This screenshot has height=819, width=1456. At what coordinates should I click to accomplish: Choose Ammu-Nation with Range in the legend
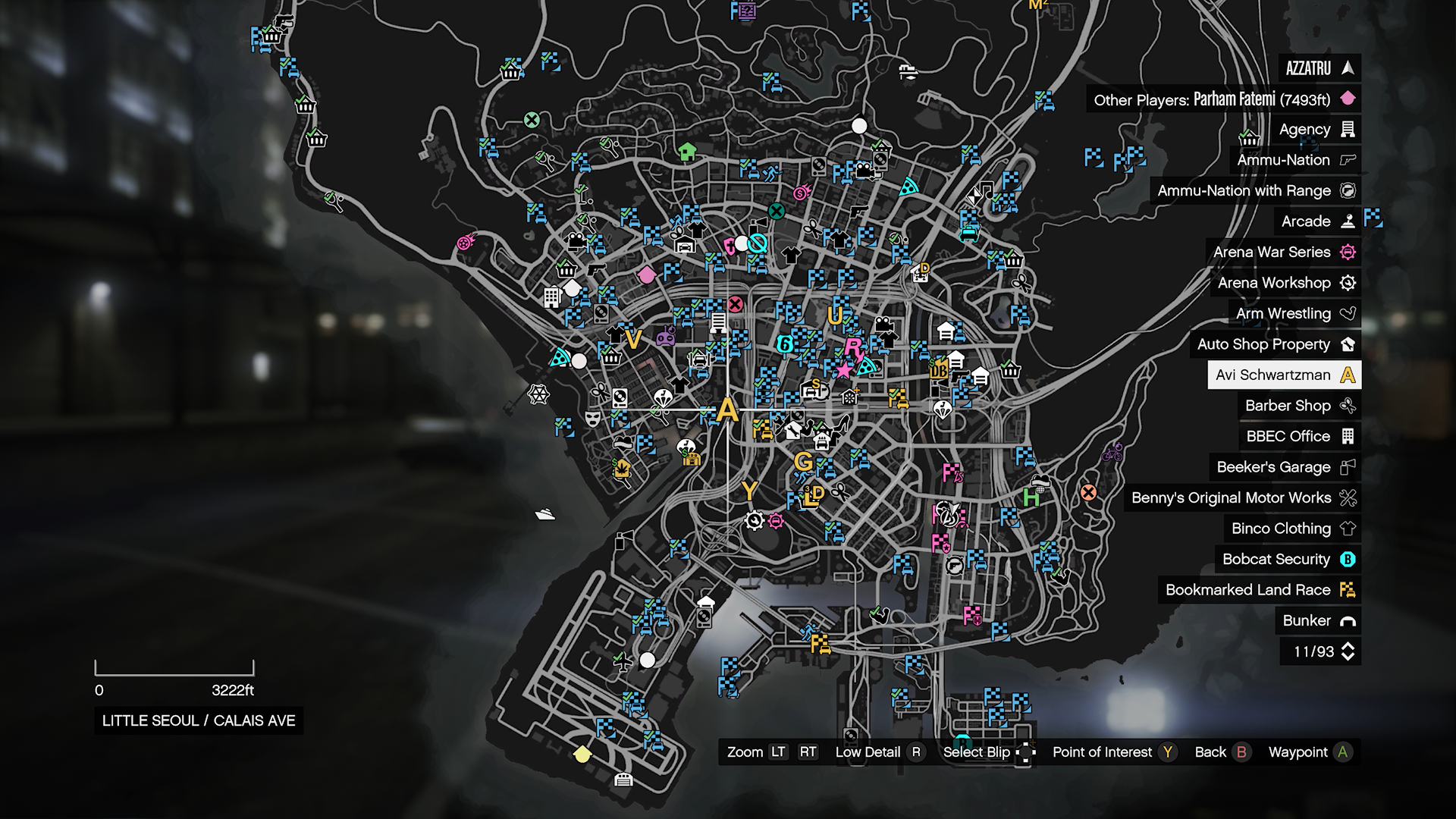1255,191
